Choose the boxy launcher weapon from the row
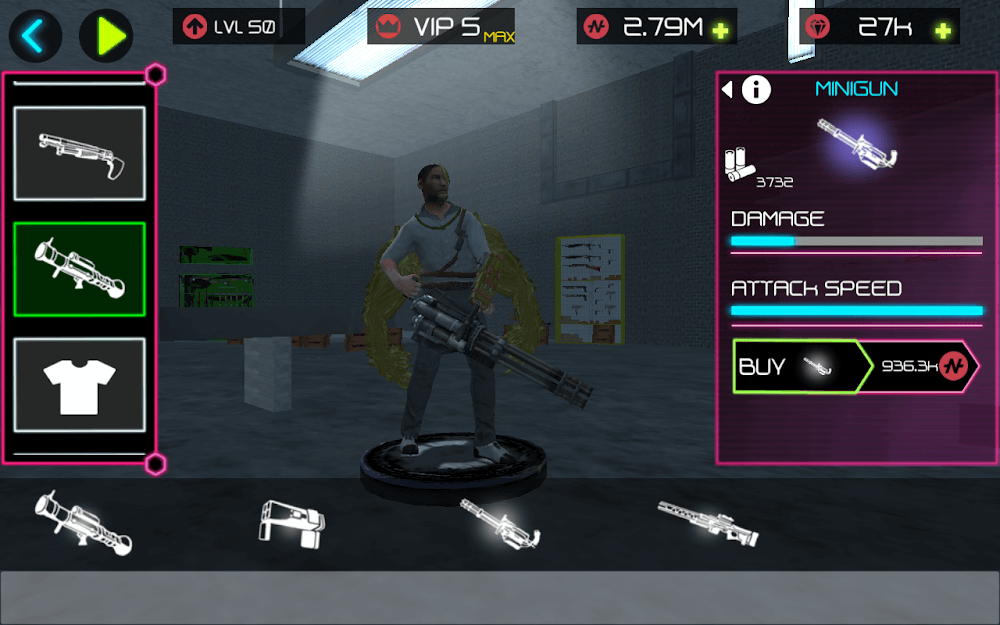This screenshot has height=625, width=1000. [292, 520]
